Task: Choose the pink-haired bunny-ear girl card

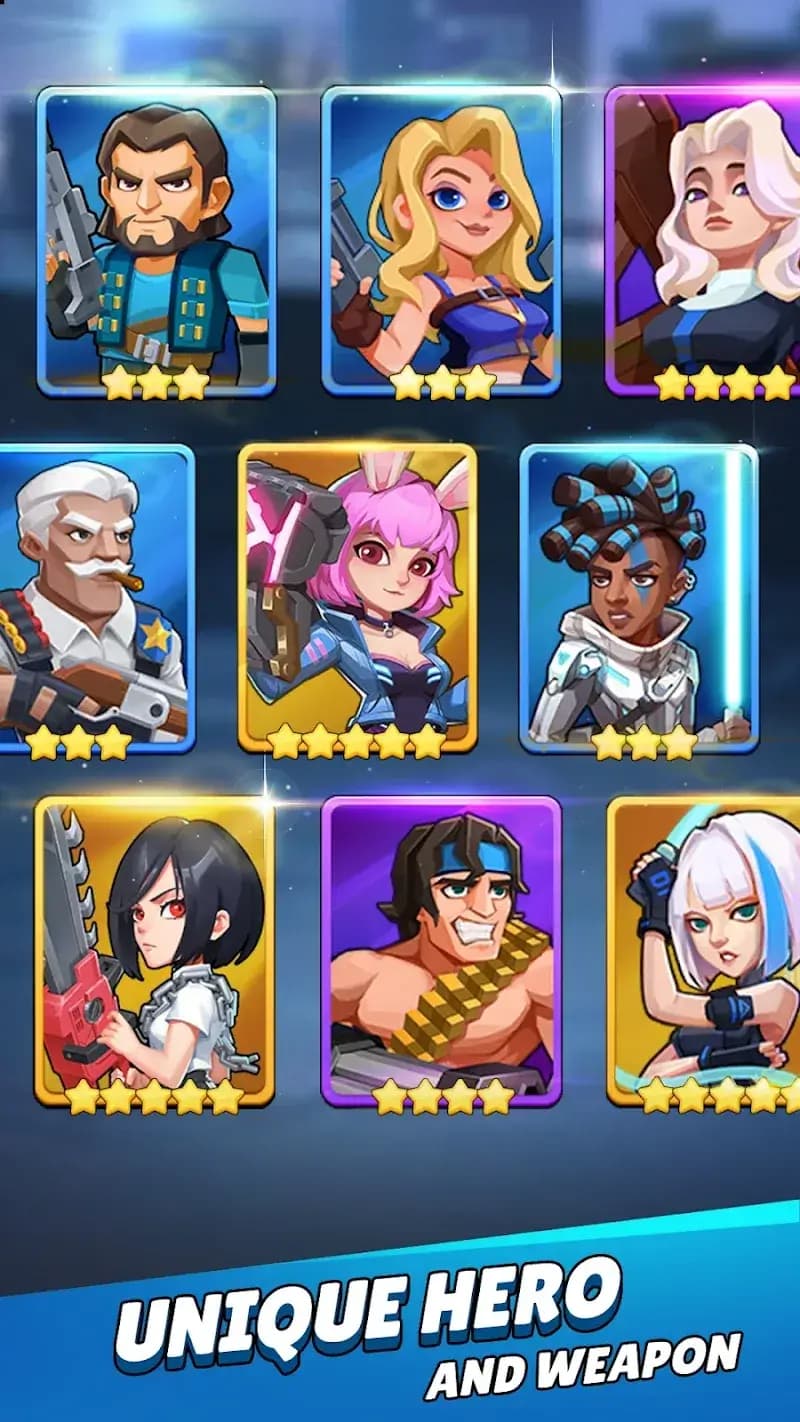Action: pos(357,598)
